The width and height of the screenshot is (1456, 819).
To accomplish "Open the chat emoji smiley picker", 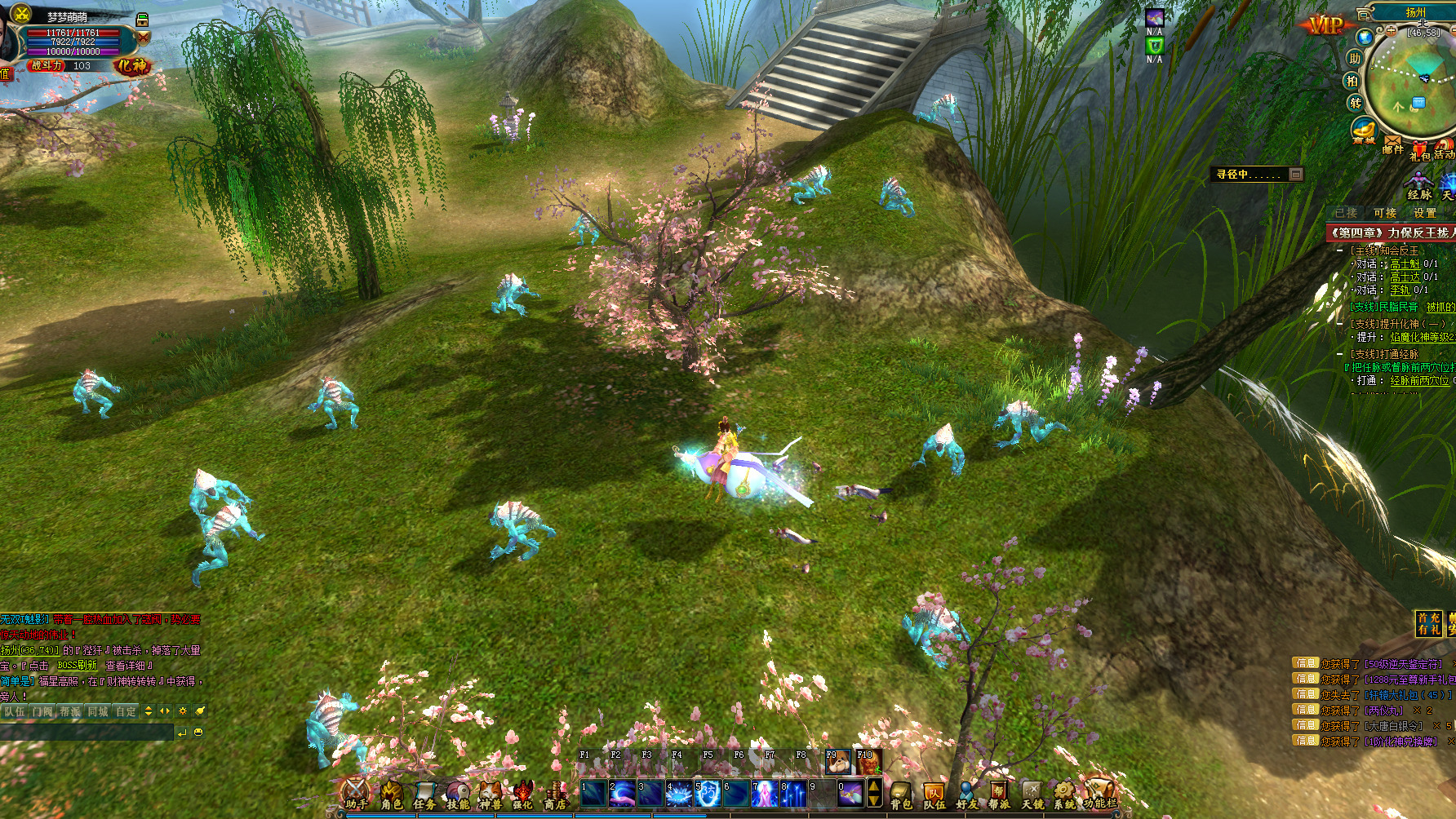I will 198,733.
